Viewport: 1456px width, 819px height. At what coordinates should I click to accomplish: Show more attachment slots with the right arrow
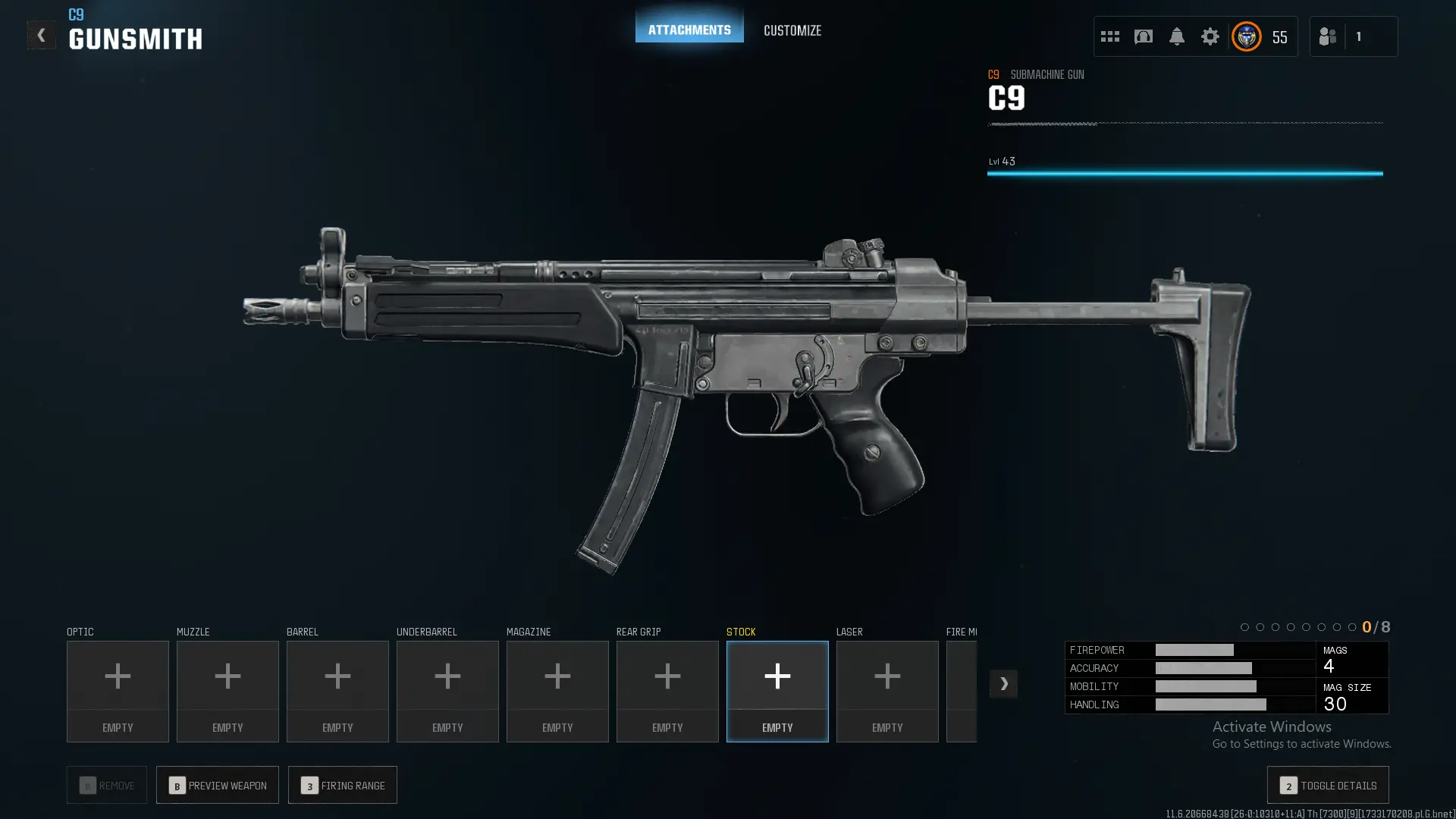(1003, 683)
